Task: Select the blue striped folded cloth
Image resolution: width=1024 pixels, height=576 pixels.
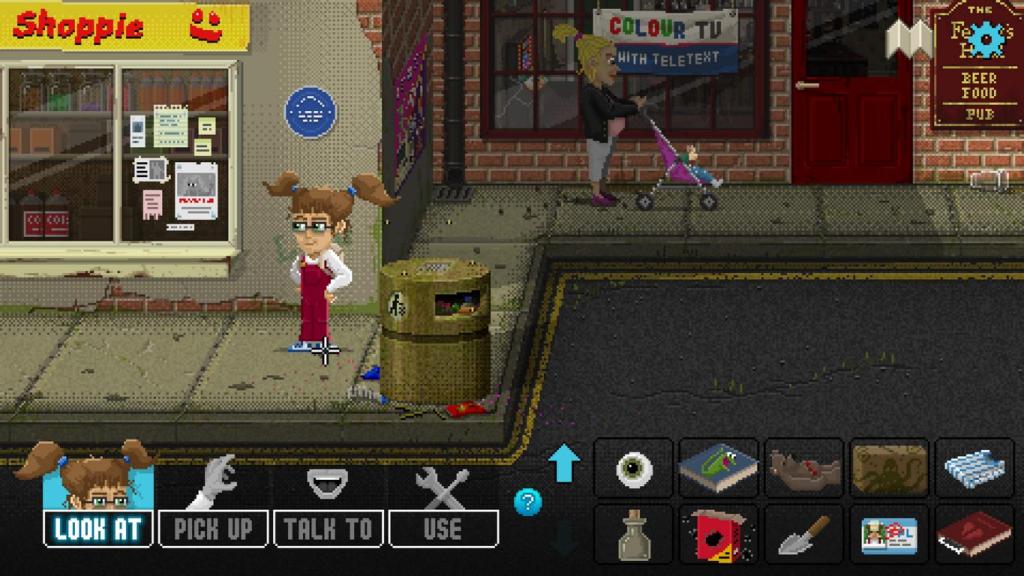Action: [x=974, y=468]
